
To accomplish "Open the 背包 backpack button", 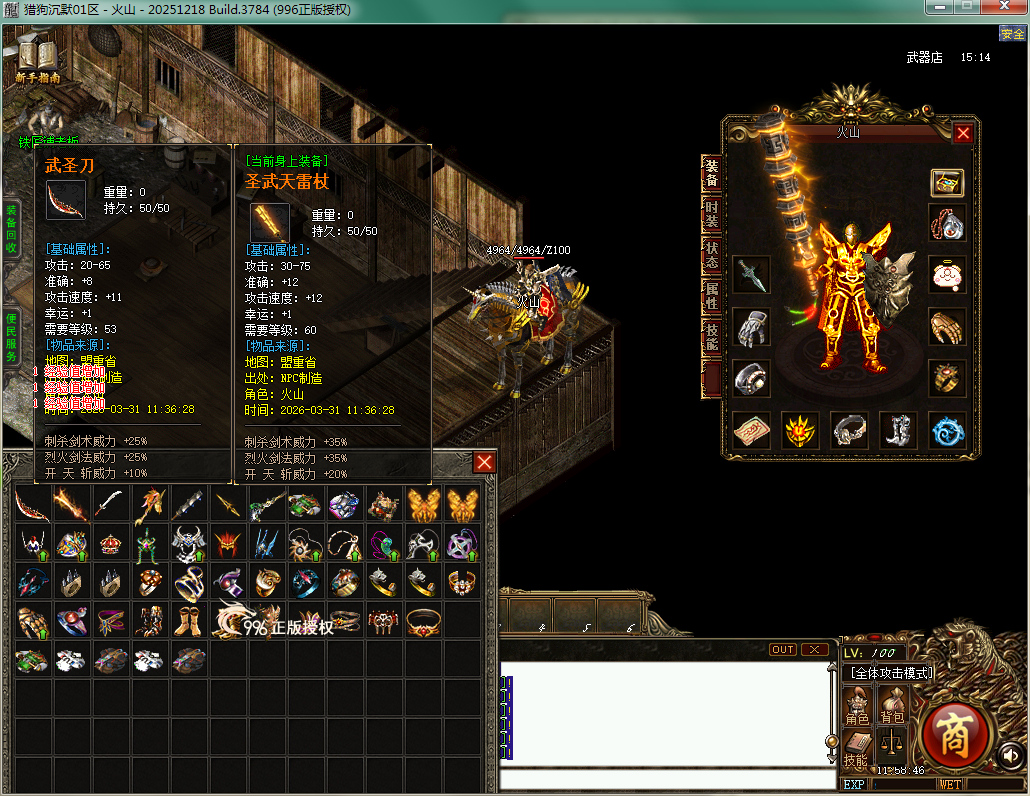I will [891, 706].
